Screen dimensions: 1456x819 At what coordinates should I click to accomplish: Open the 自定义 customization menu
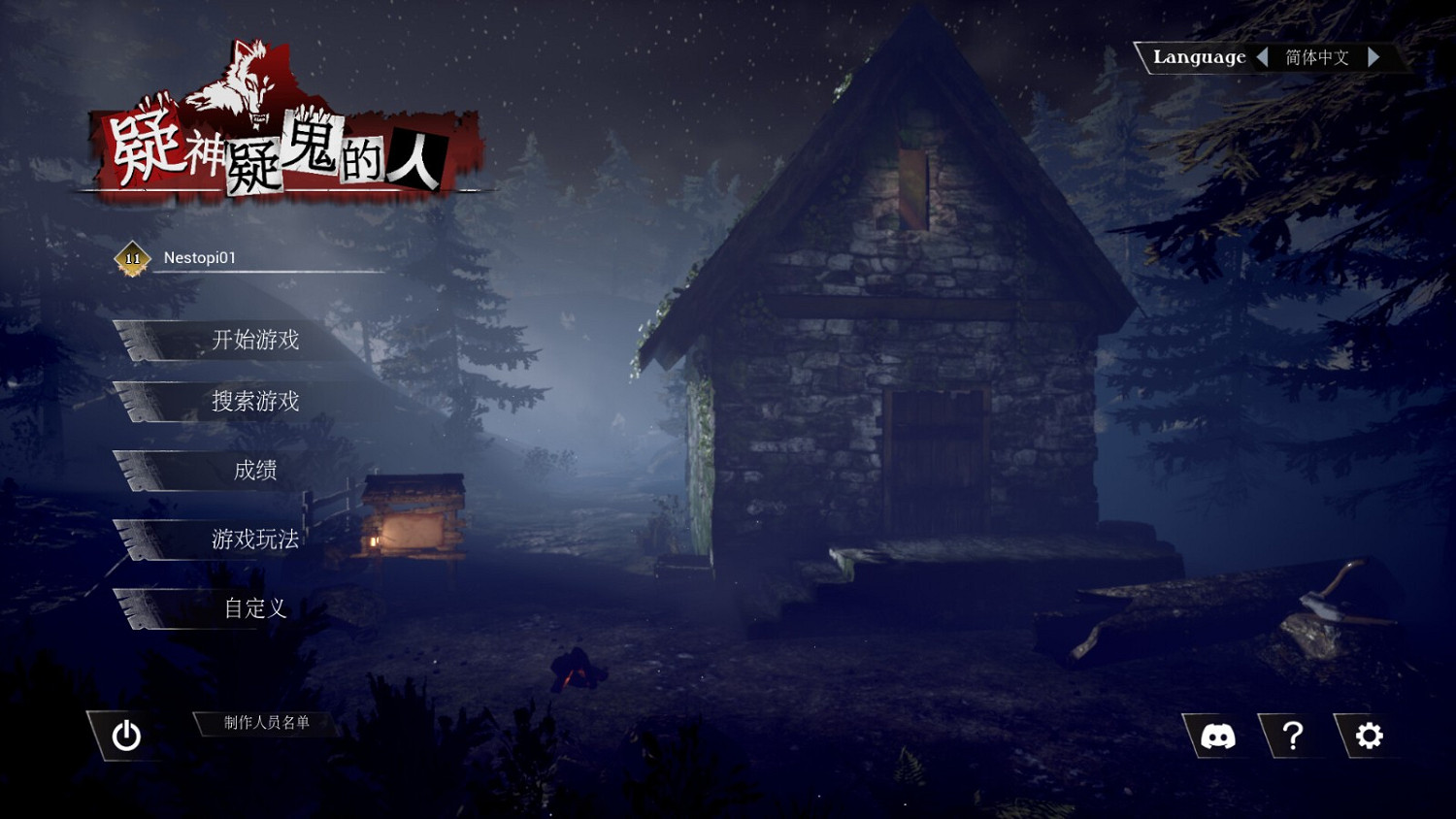pos(254,608)
